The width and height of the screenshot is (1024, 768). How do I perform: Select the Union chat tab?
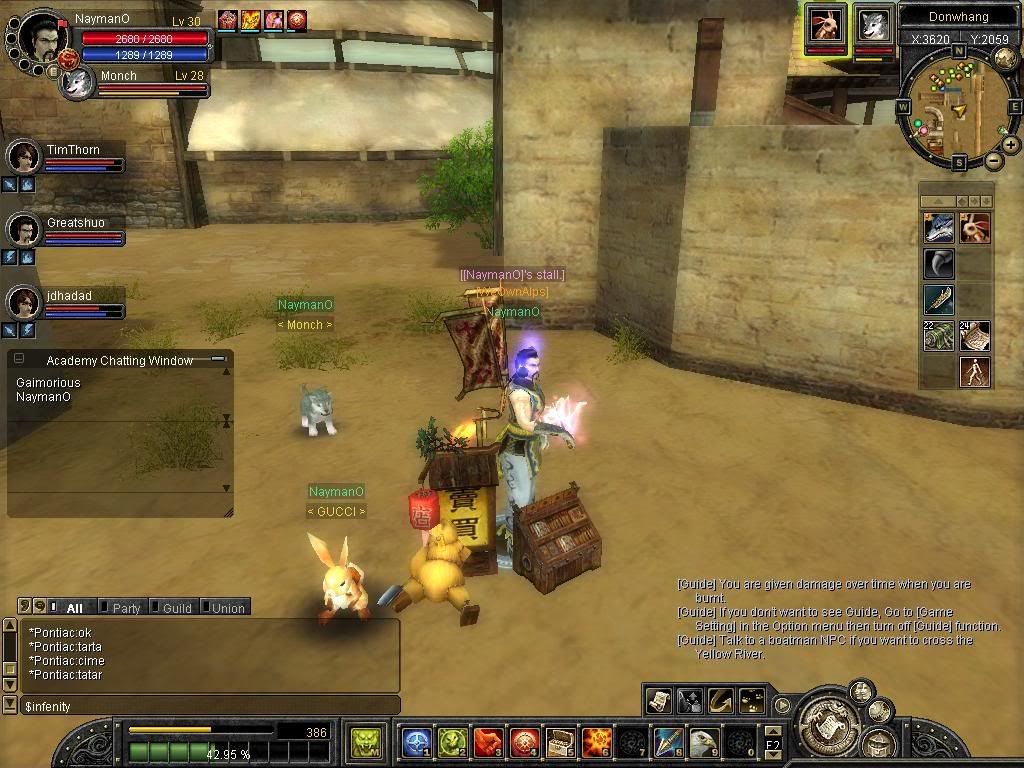pyautogui.click(x=227, y=608)
